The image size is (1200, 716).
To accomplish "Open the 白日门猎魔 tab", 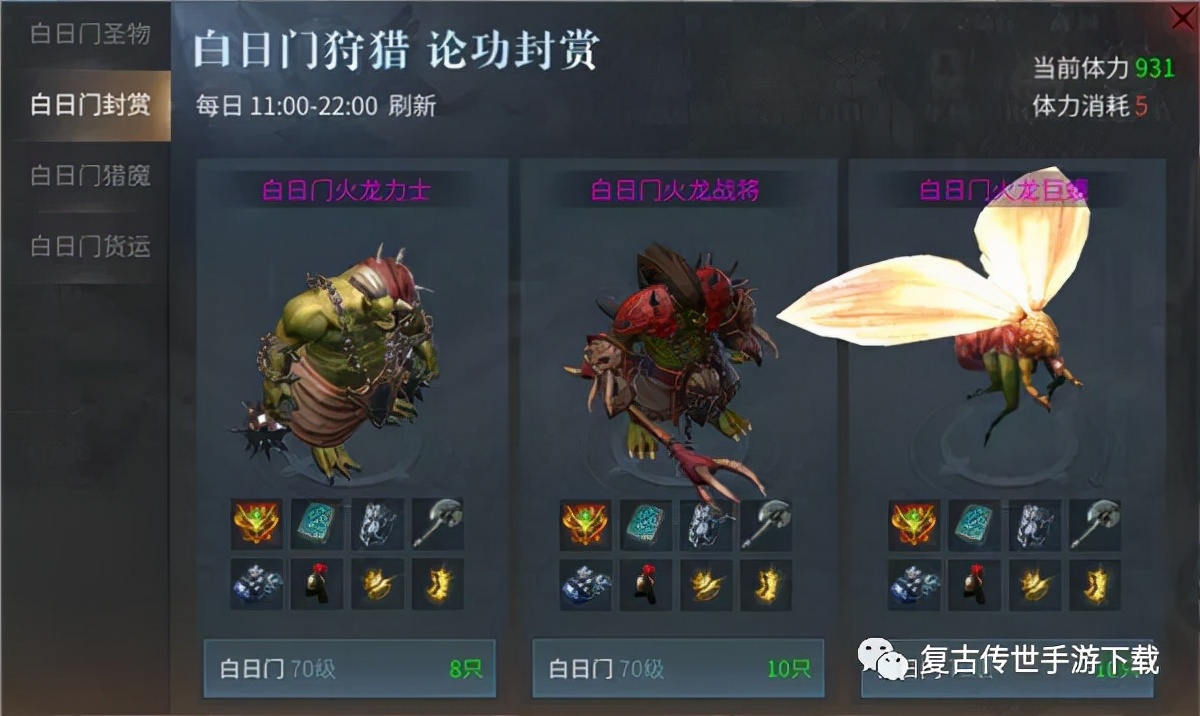I will click(x=88, y=176).
